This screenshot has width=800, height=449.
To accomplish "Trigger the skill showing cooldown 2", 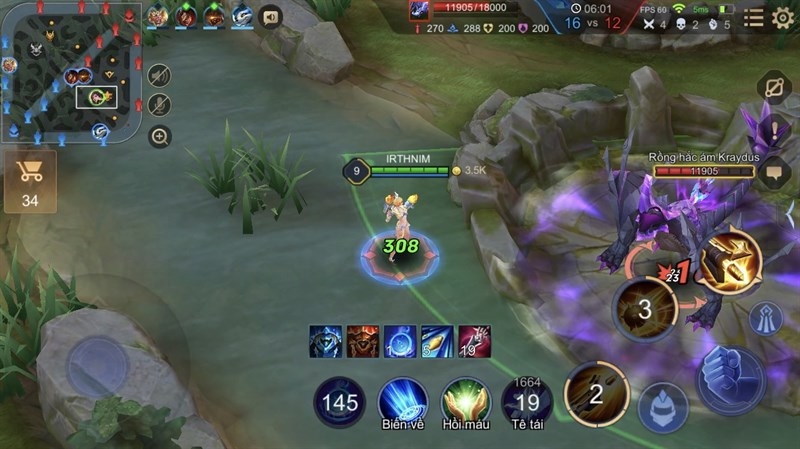I will 596,393.
